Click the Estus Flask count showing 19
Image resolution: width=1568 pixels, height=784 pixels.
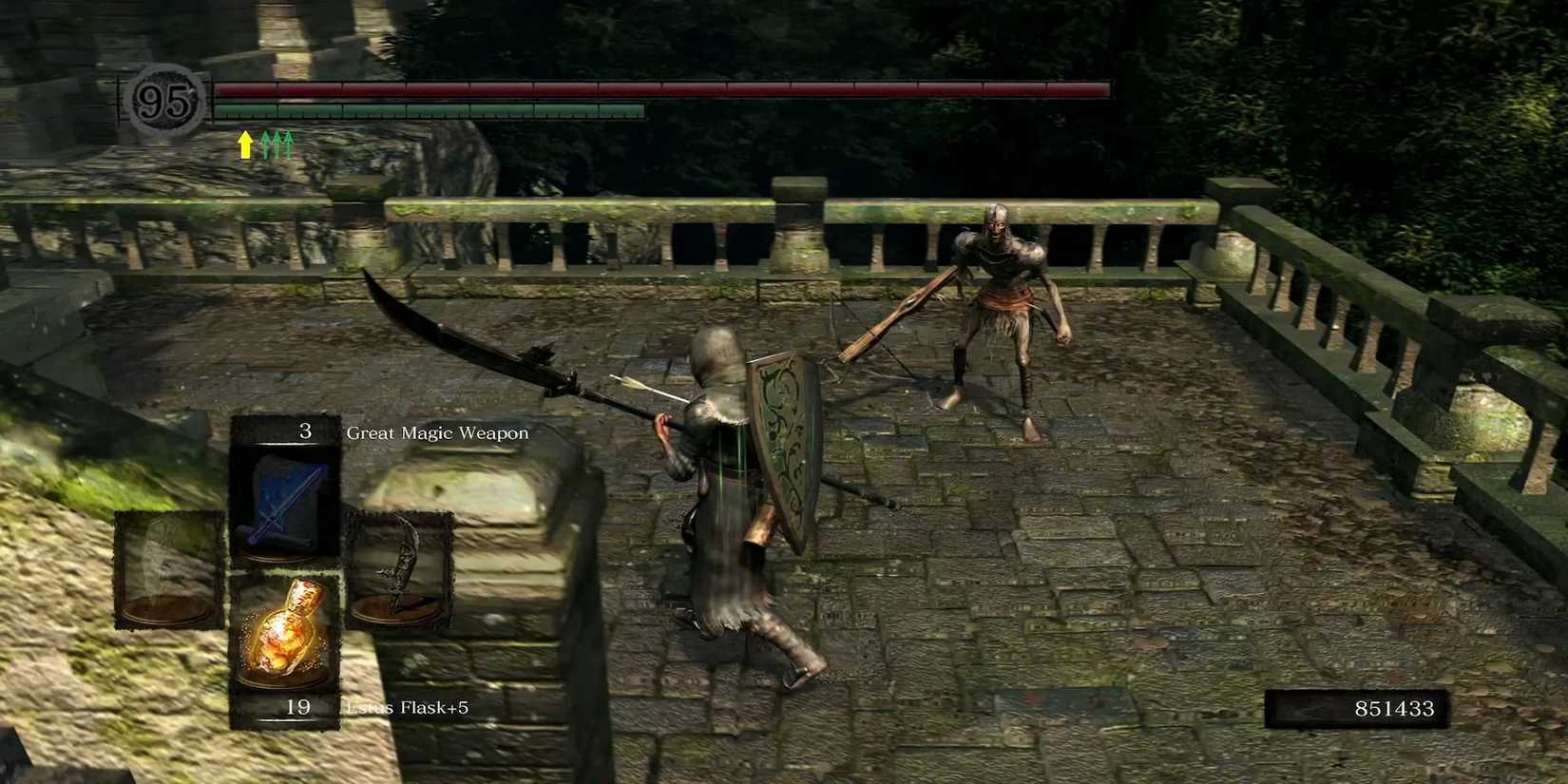[x=297, y=707]
